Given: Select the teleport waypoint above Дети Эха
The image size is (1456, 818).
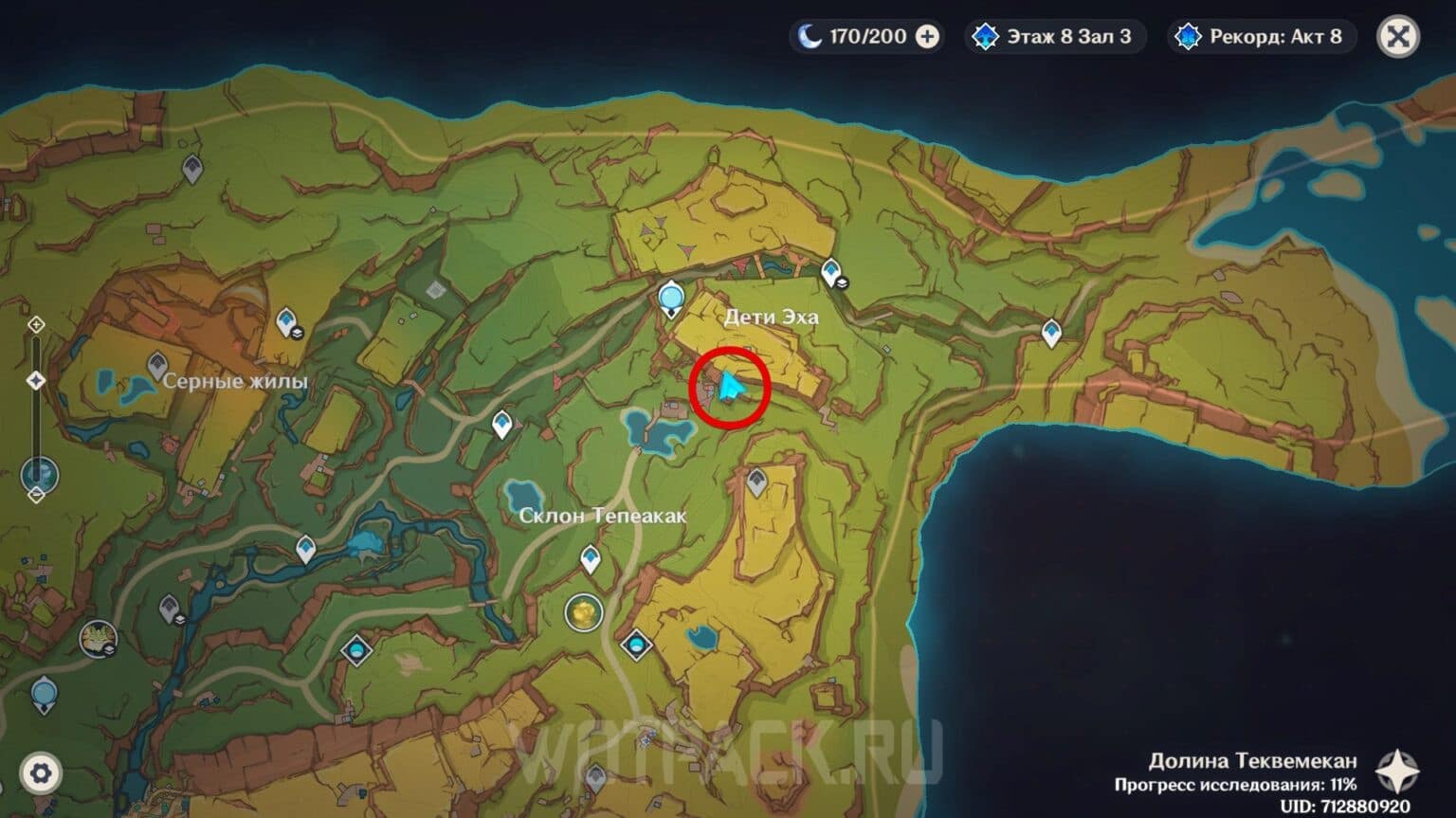Looking at the screenshot, I should pyautogui.click(x=671, y=298).
